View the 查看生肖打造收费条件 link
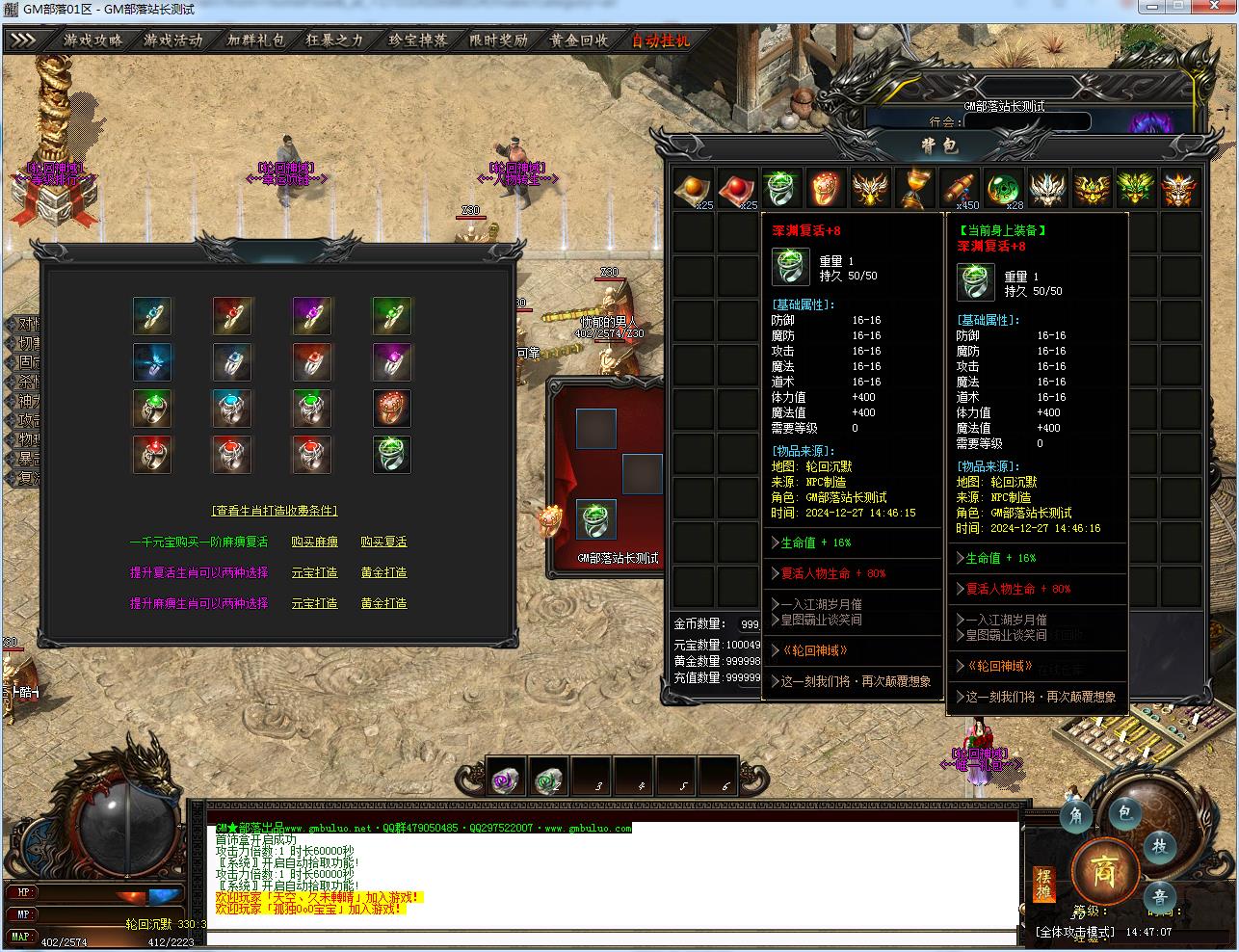The image size is (1239, 952). [275, 511]
